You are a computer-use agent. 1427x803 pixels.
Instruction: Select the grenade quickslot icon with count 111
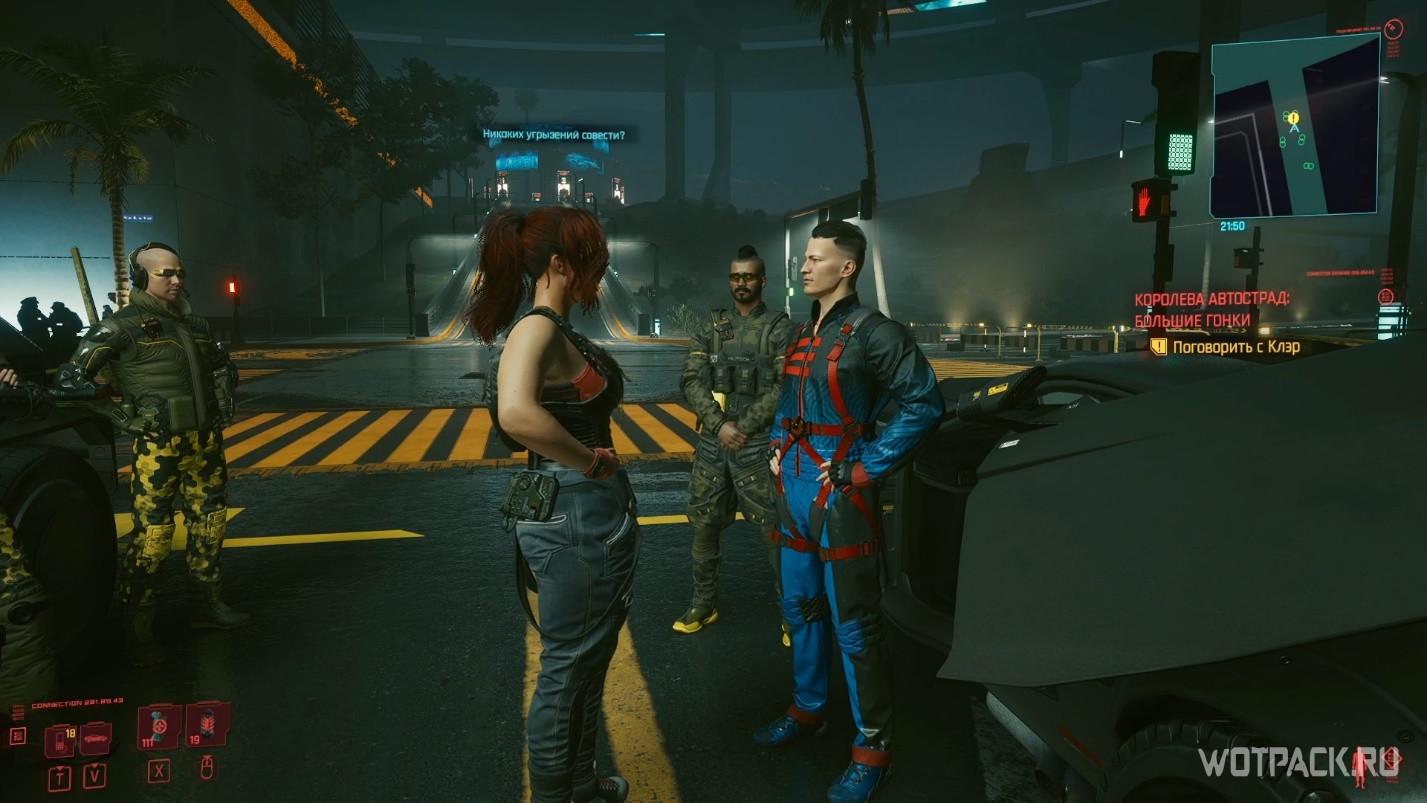pyautogui.click(x=159, y=727)
